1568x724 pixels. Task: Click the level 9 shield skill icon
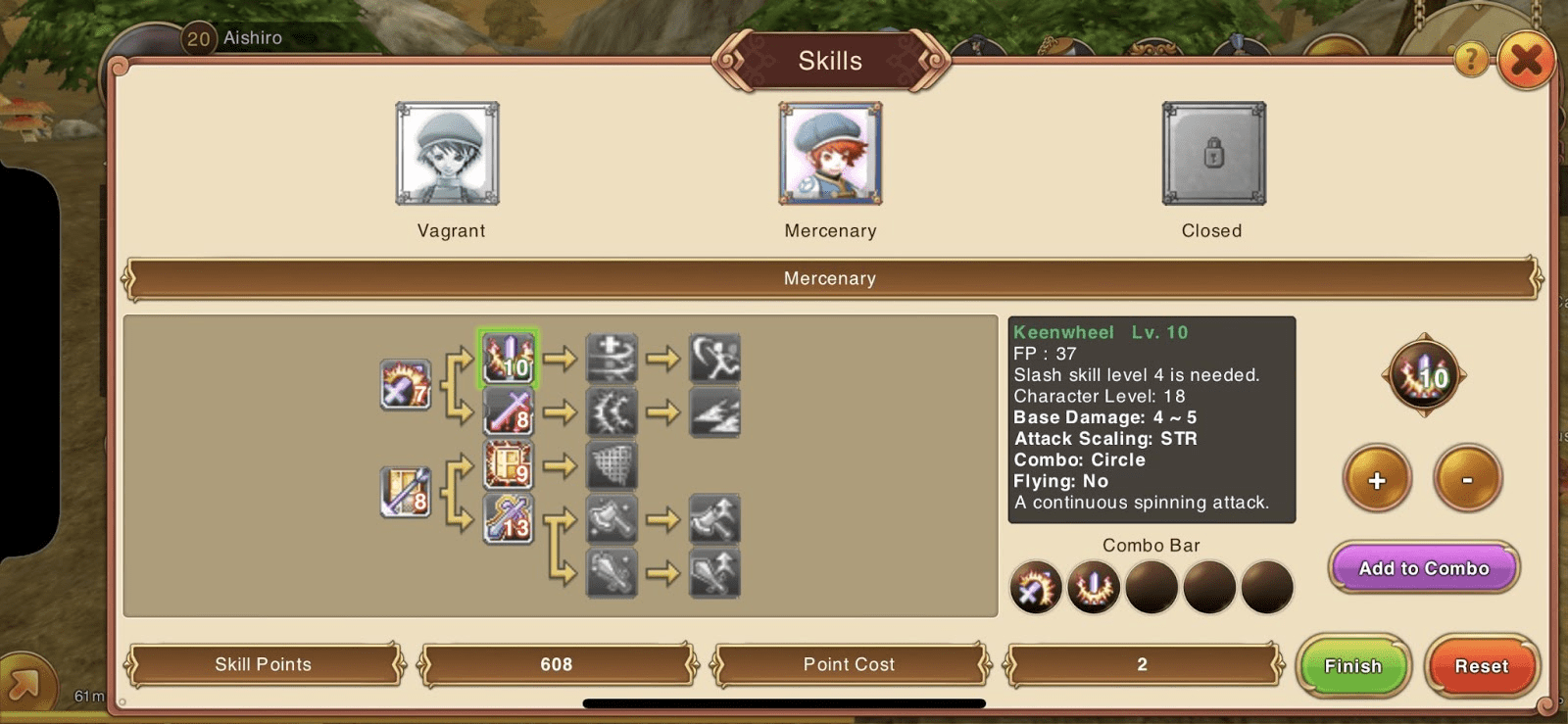pos(509,468)
